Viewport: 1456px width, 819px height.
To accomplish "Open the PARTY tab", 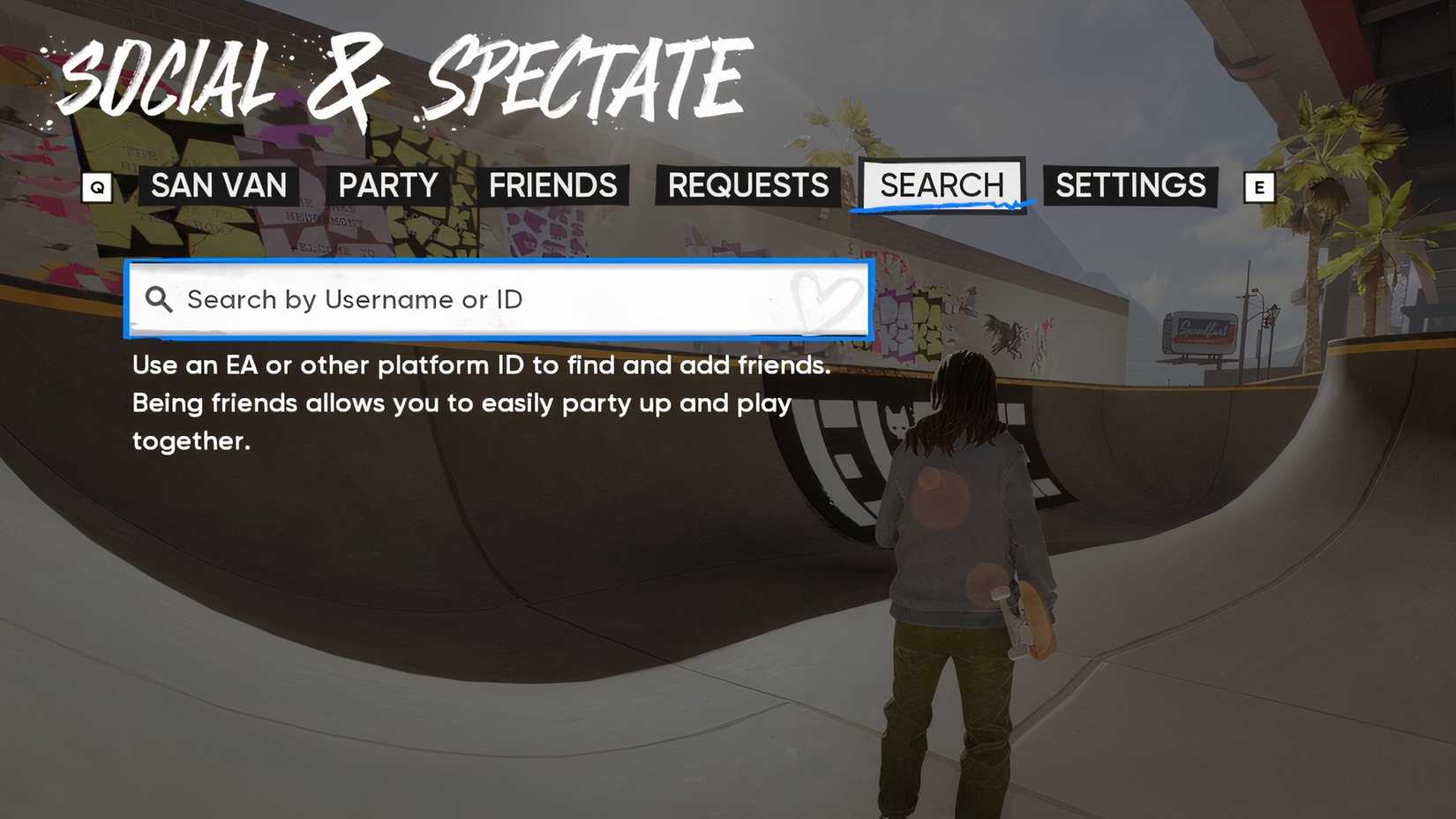I will (x=388, y=186).
